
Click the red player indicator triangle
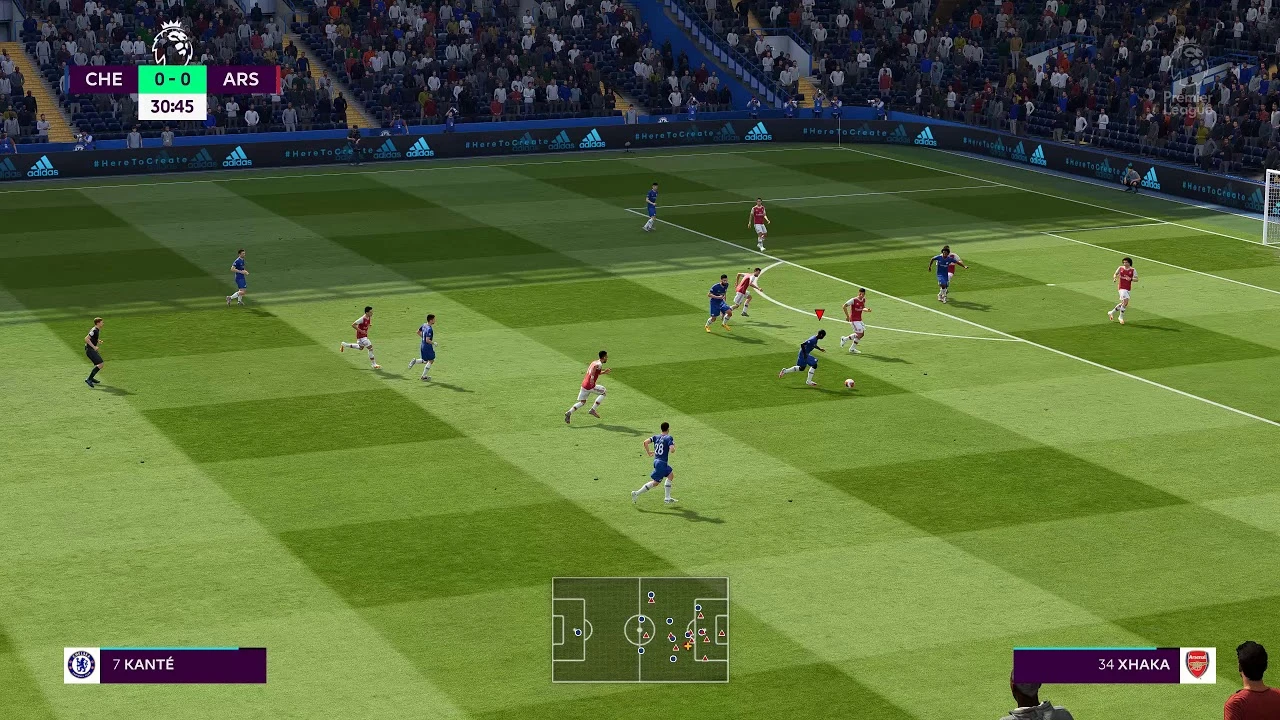[818, 313]
